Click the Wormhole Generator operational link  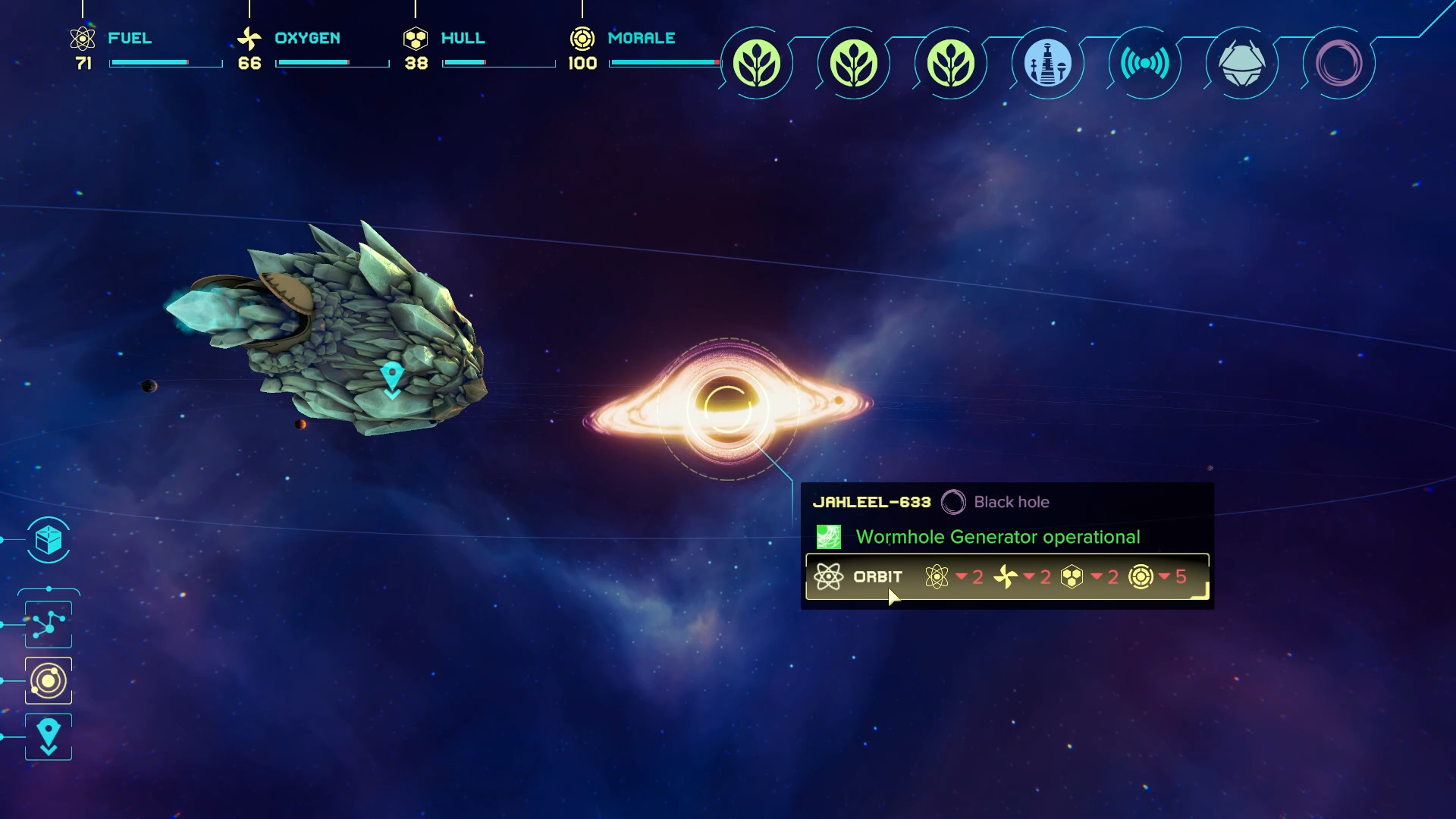998,536
